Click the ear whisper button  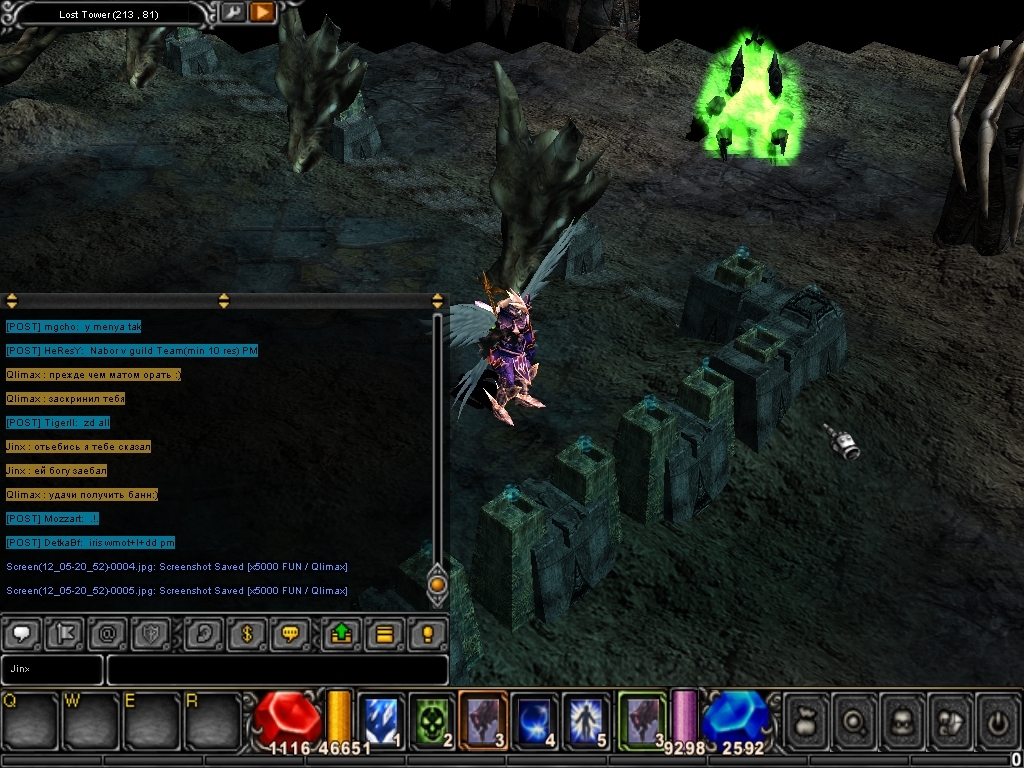coord(204,634)
